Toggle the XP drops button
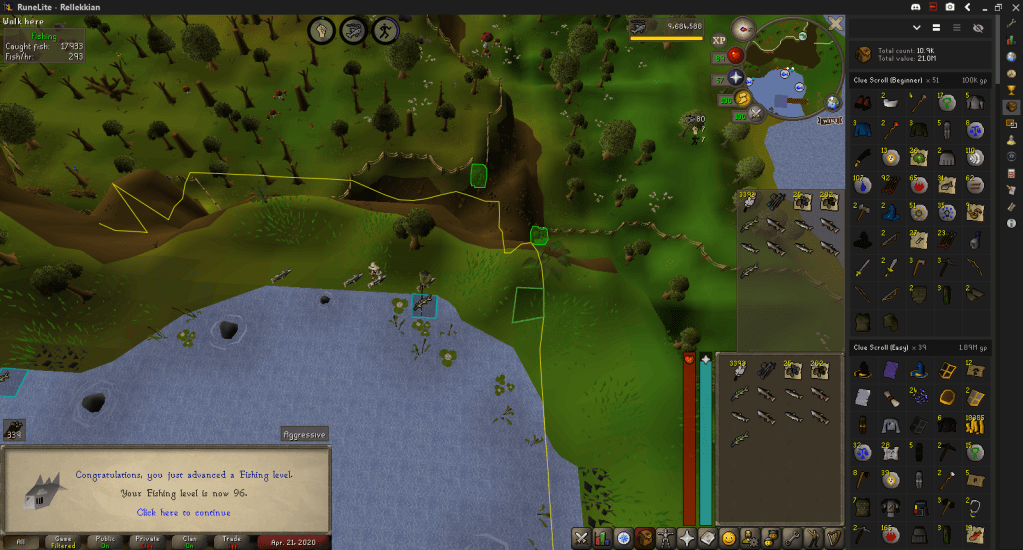 (x=719, y=40)
